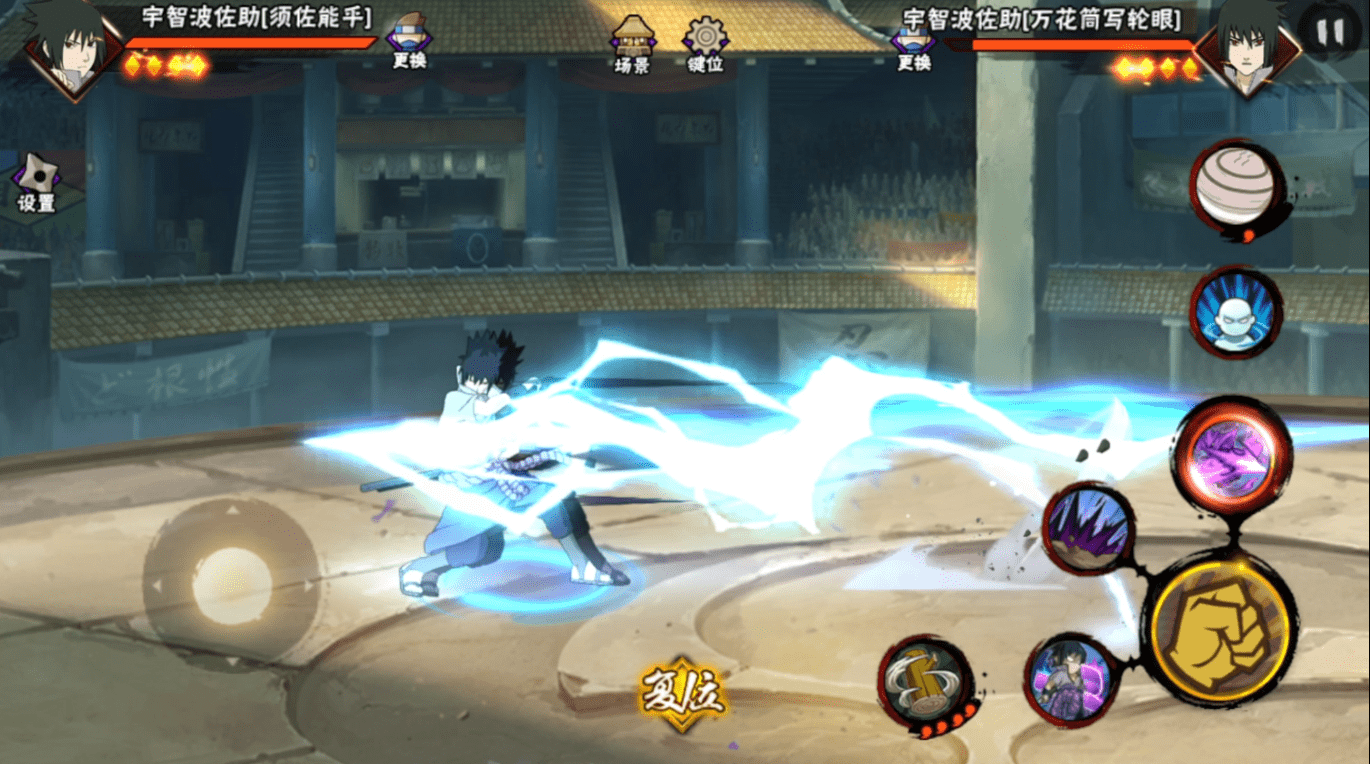Click the golden fist basic attack button
This screenshot has width=1370, height=764.
coord(1221,626)
